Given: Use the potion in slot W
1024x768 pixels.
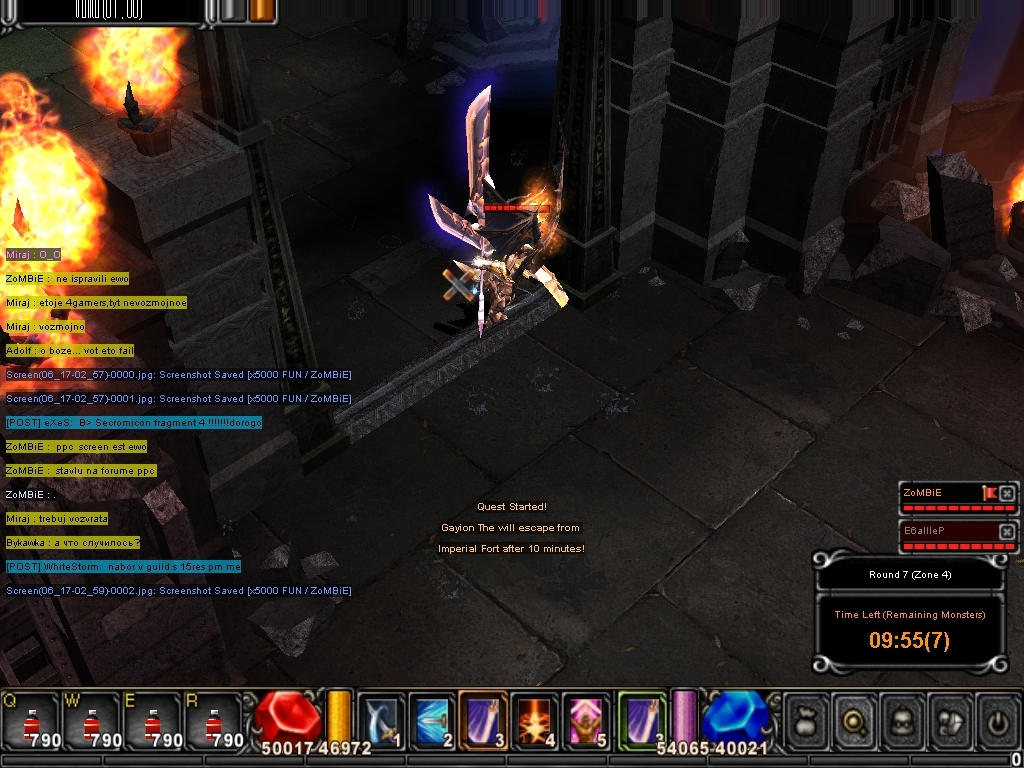Looking at the screenshot, I should click(92, 722).
